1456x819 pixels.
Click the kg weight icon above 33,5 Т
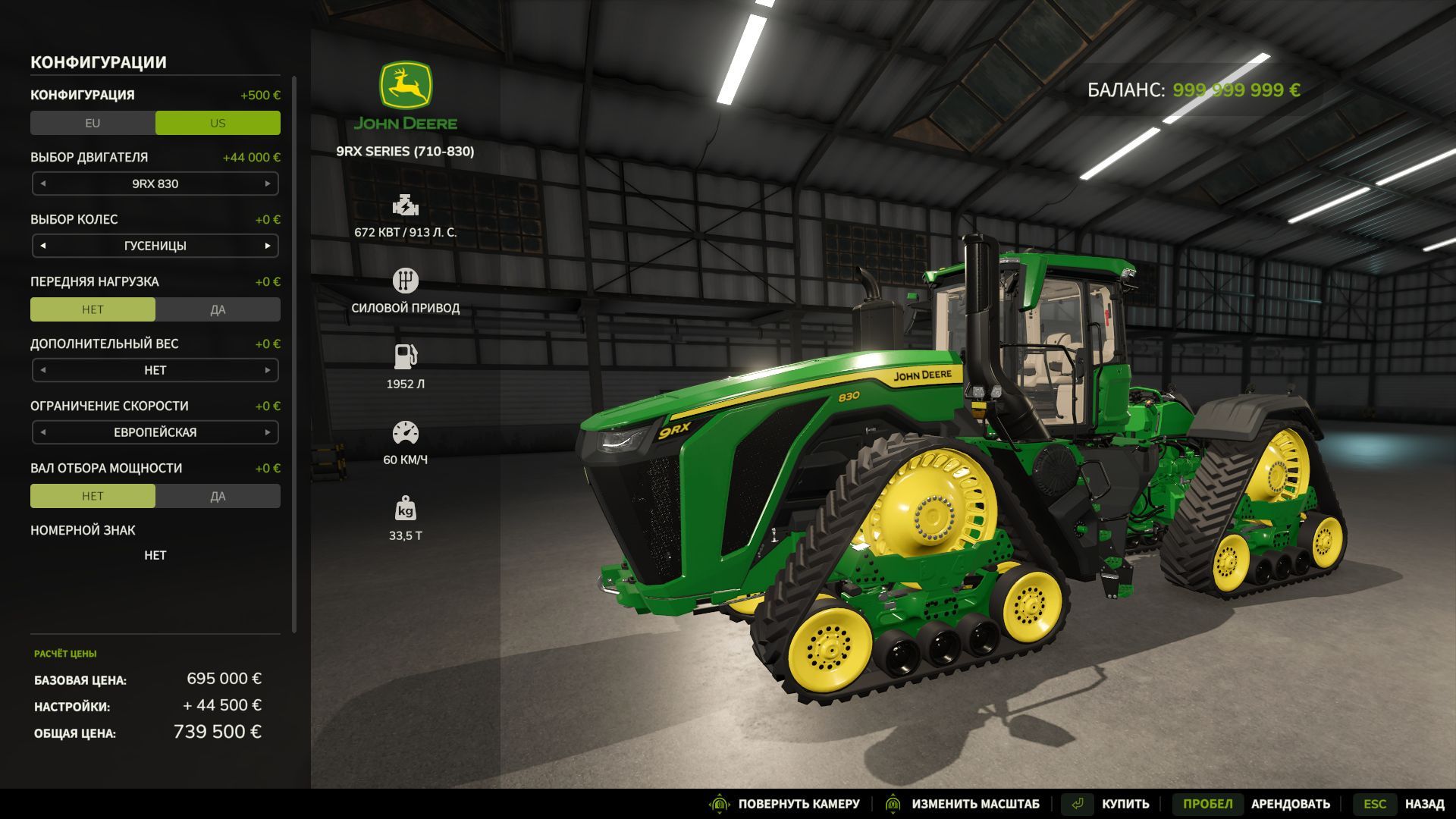406,510
